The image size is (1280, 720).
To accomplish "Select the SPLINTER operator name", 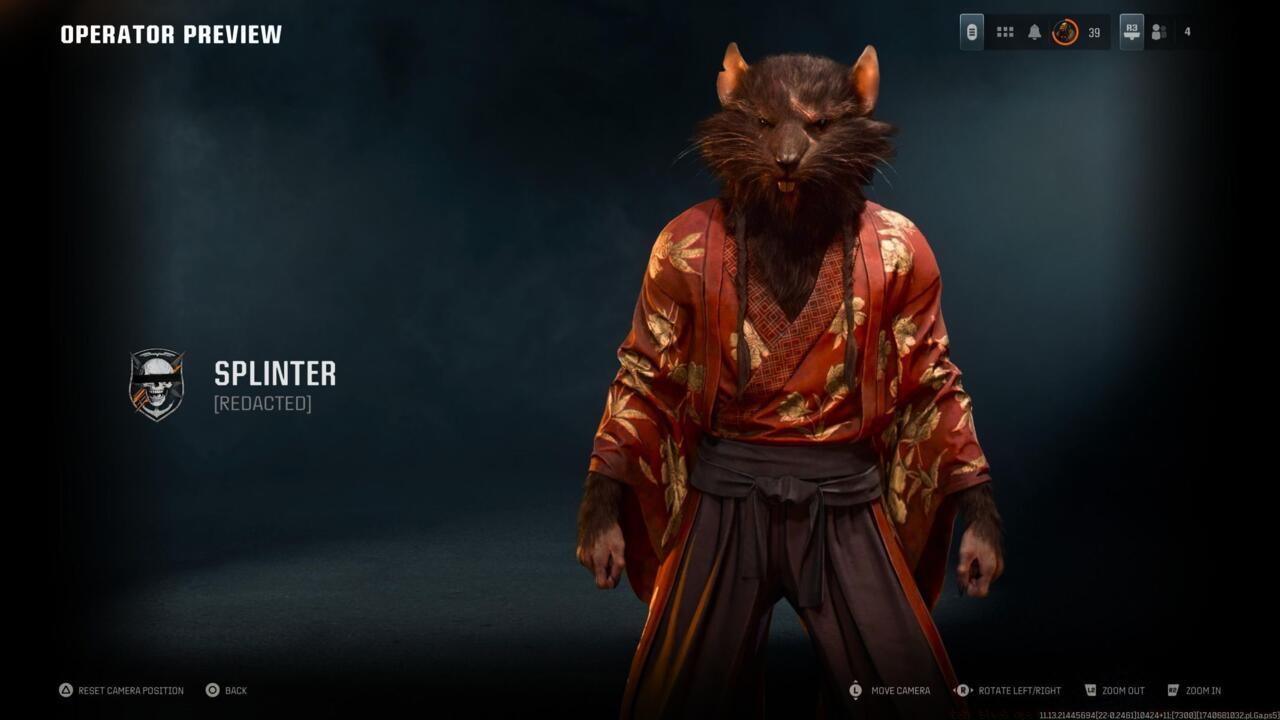I will pyautogui.click(x=274, y=376).
